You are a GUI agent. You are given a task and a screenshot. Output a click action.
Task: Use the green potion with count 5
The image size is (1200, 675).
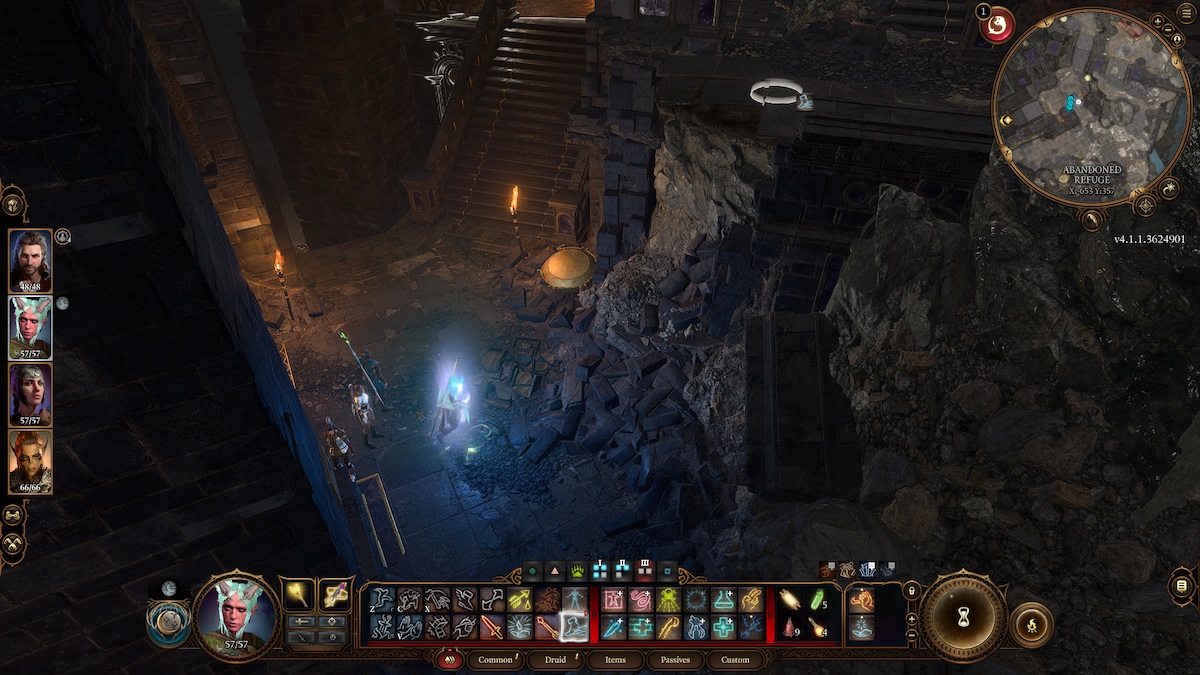[817, 600]
